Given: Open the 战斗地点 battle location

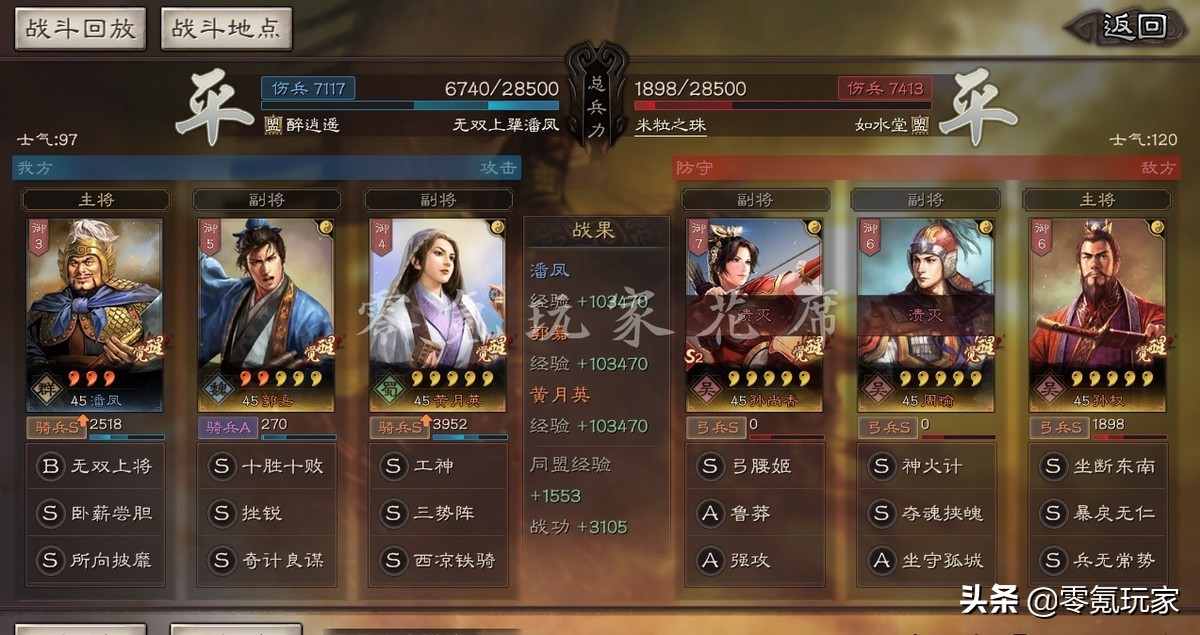Looking at the screenshot, I should click(226, 28).
